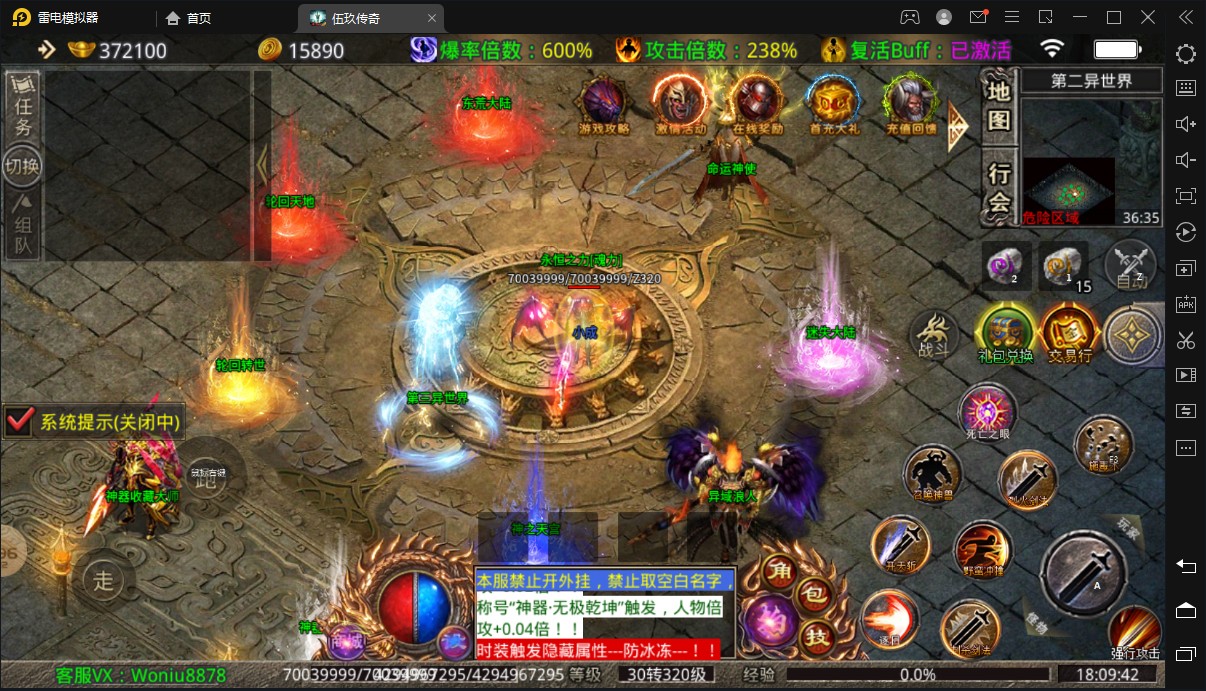
Task: Activate the 召唤神兽 summon beast skill
Action: point(932,474)
